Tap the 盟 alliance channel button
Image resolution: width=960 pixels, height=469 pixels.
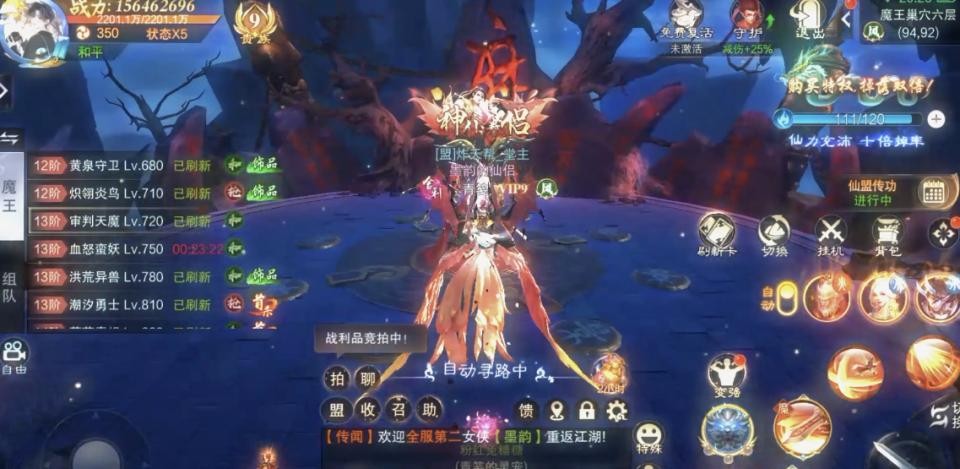tap(336, 410)
